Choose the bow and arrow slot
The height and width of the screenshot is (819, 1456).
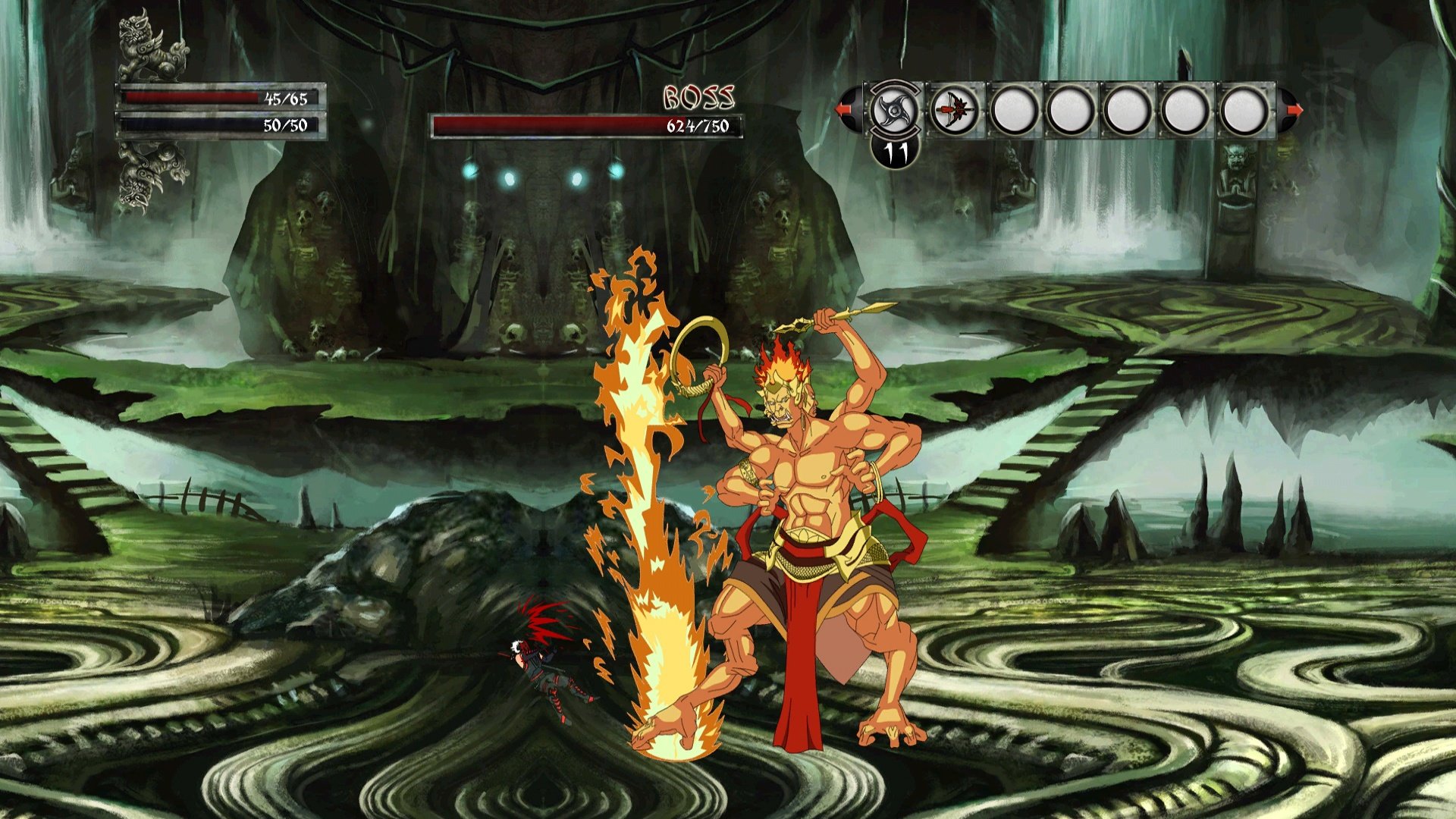point(954,111)
